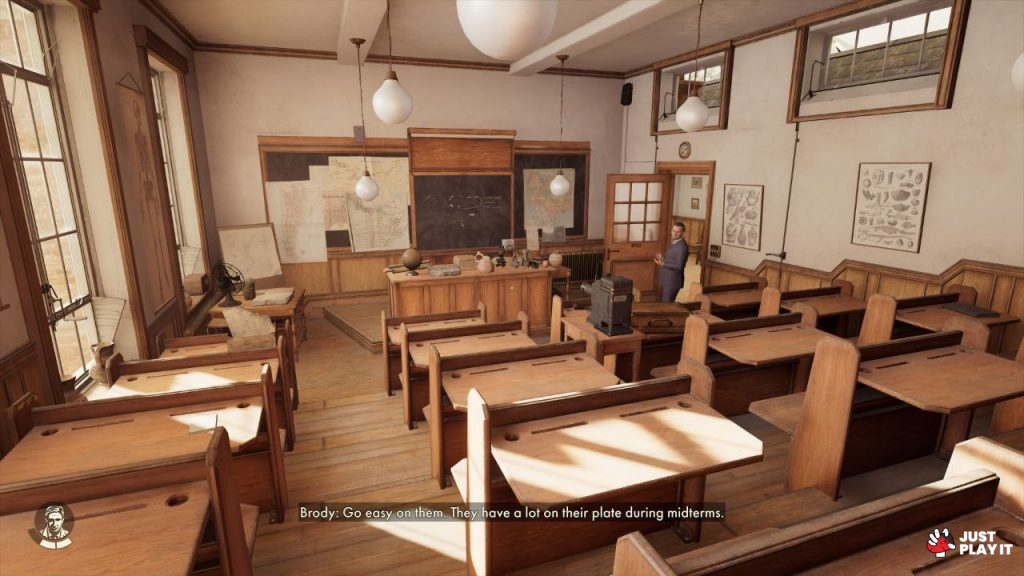Click the character portrait icon
1024x576 pixels.
[52, 525]
